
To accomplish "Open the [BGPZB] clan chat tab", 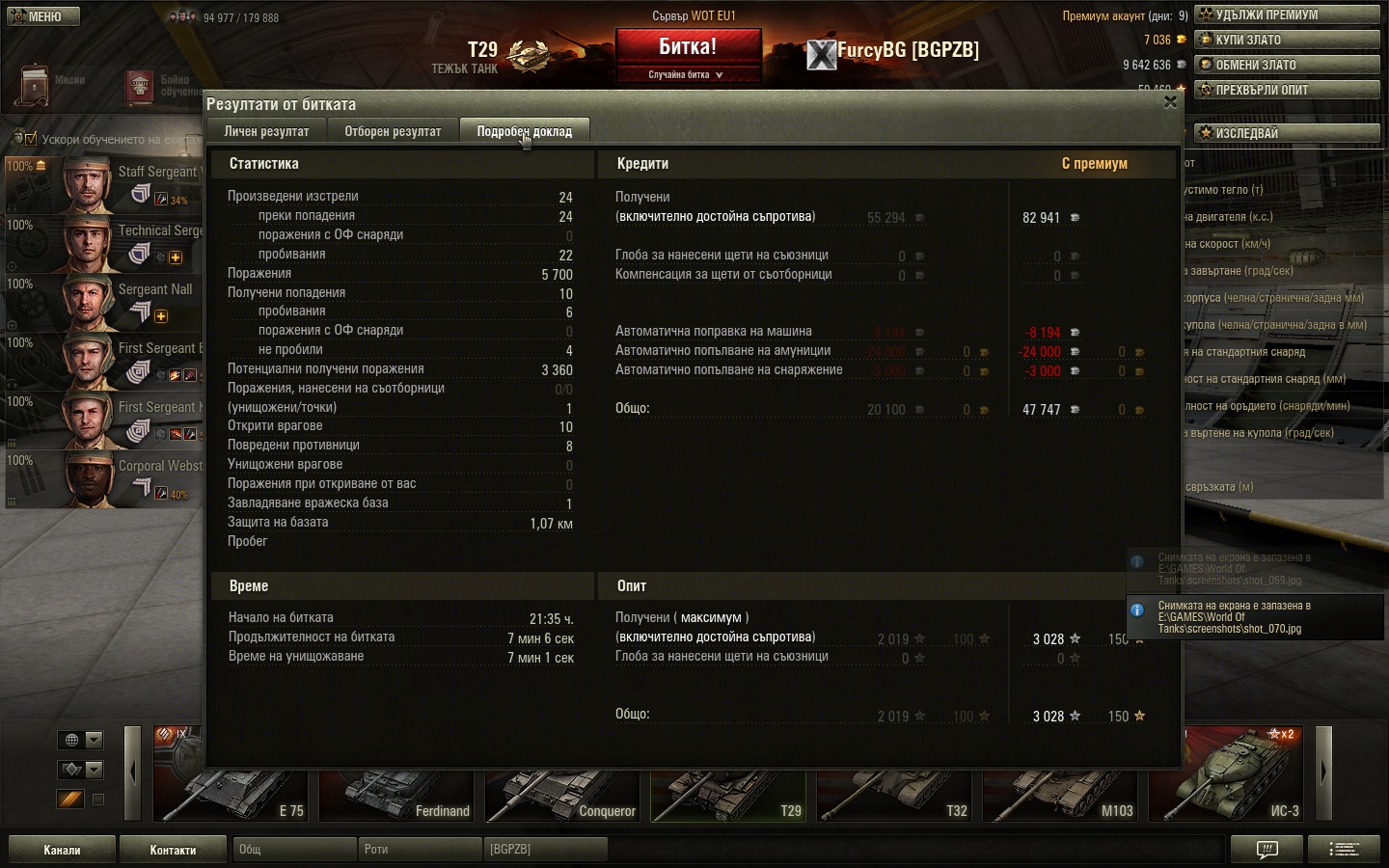I will click(544, 850).
